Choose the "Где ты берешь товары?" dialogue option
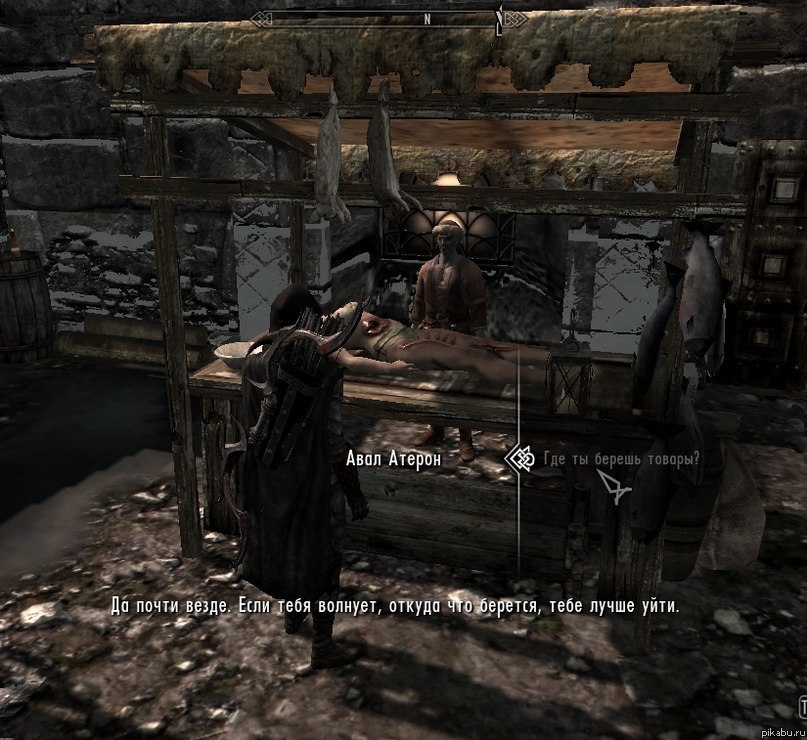This screenshot has width=807, height=740. point(620,459)
